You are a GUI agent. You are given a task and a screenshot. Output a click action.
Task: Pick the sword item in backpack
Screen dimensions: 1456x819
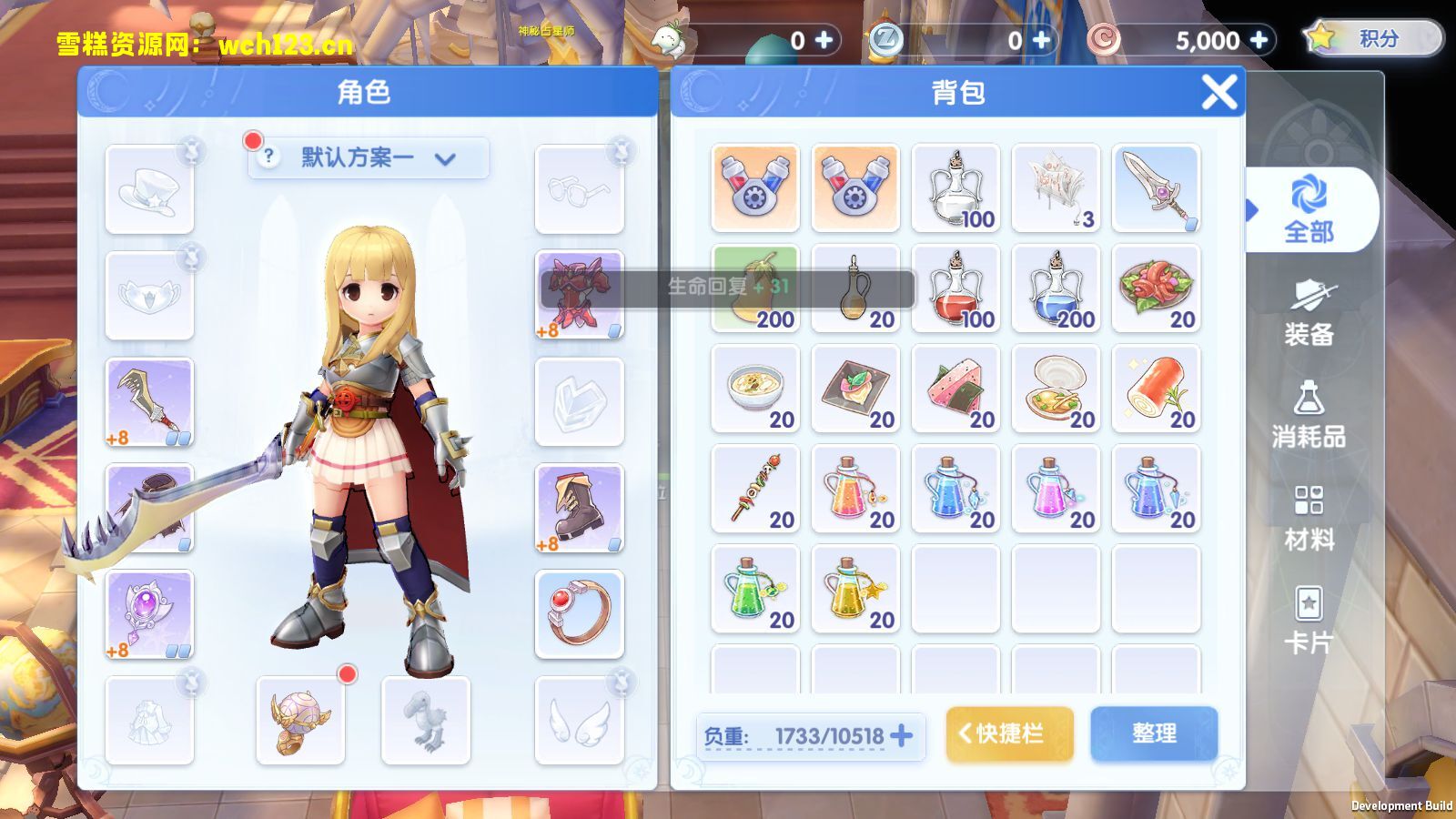pos(1156,188)
